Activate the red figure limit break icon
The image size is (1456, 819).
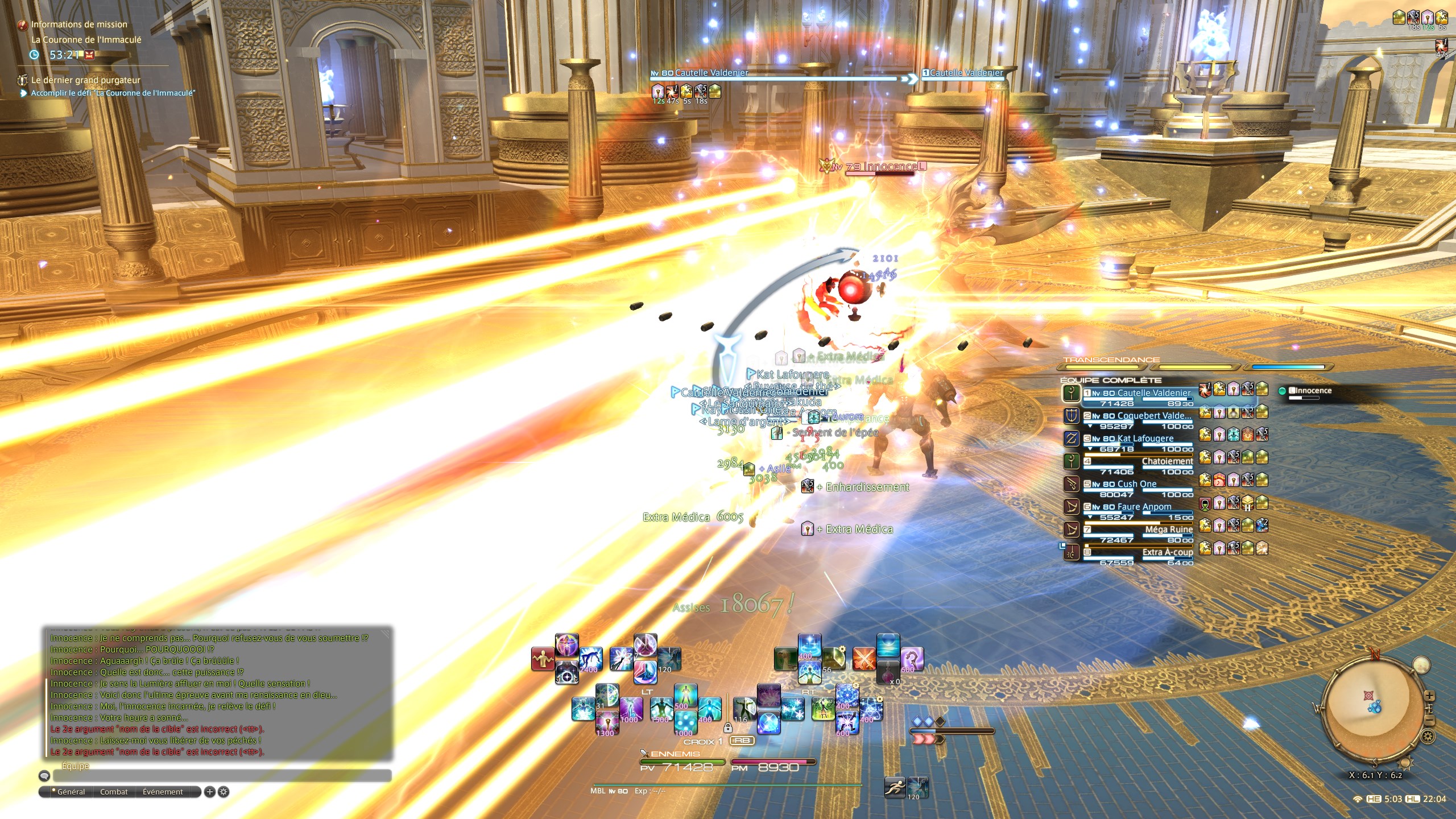543,660
